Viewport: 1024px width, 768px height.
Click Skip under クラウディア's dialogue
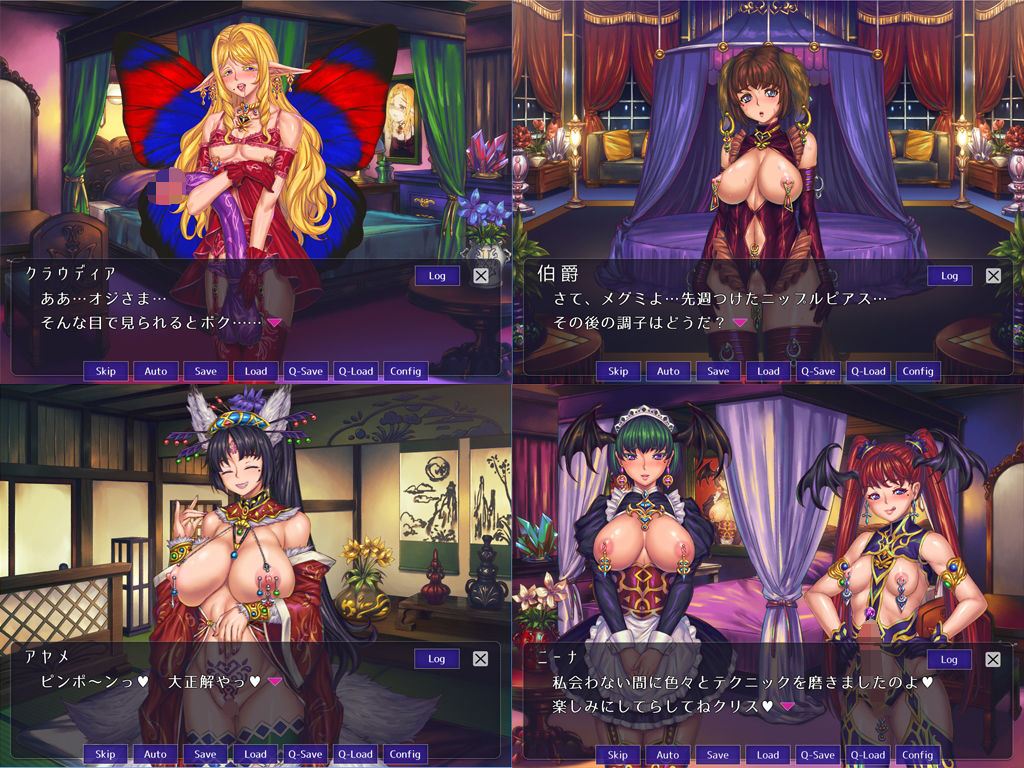105,371
